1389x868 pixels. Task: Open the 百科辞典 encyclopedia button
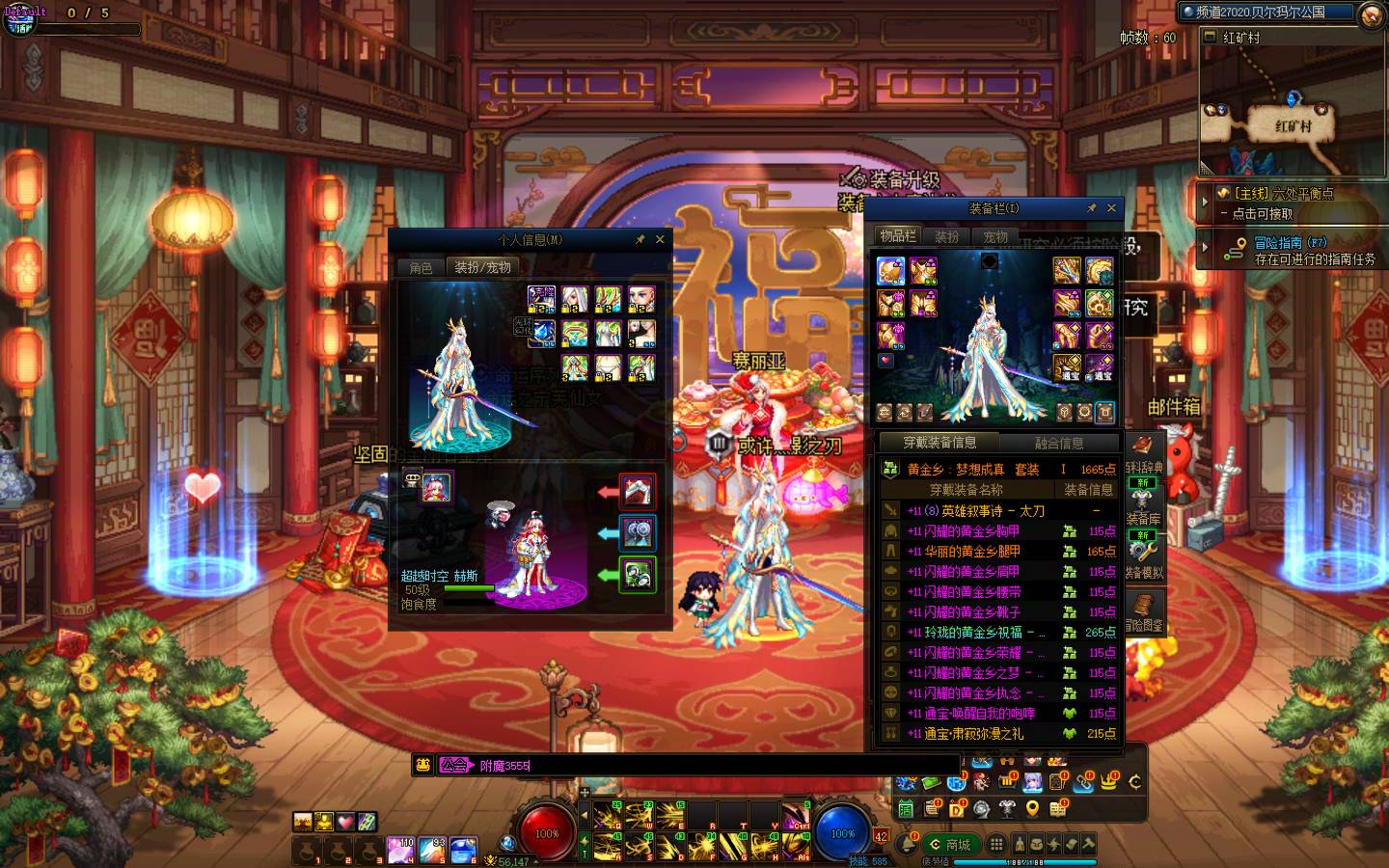click(1143, 451)
